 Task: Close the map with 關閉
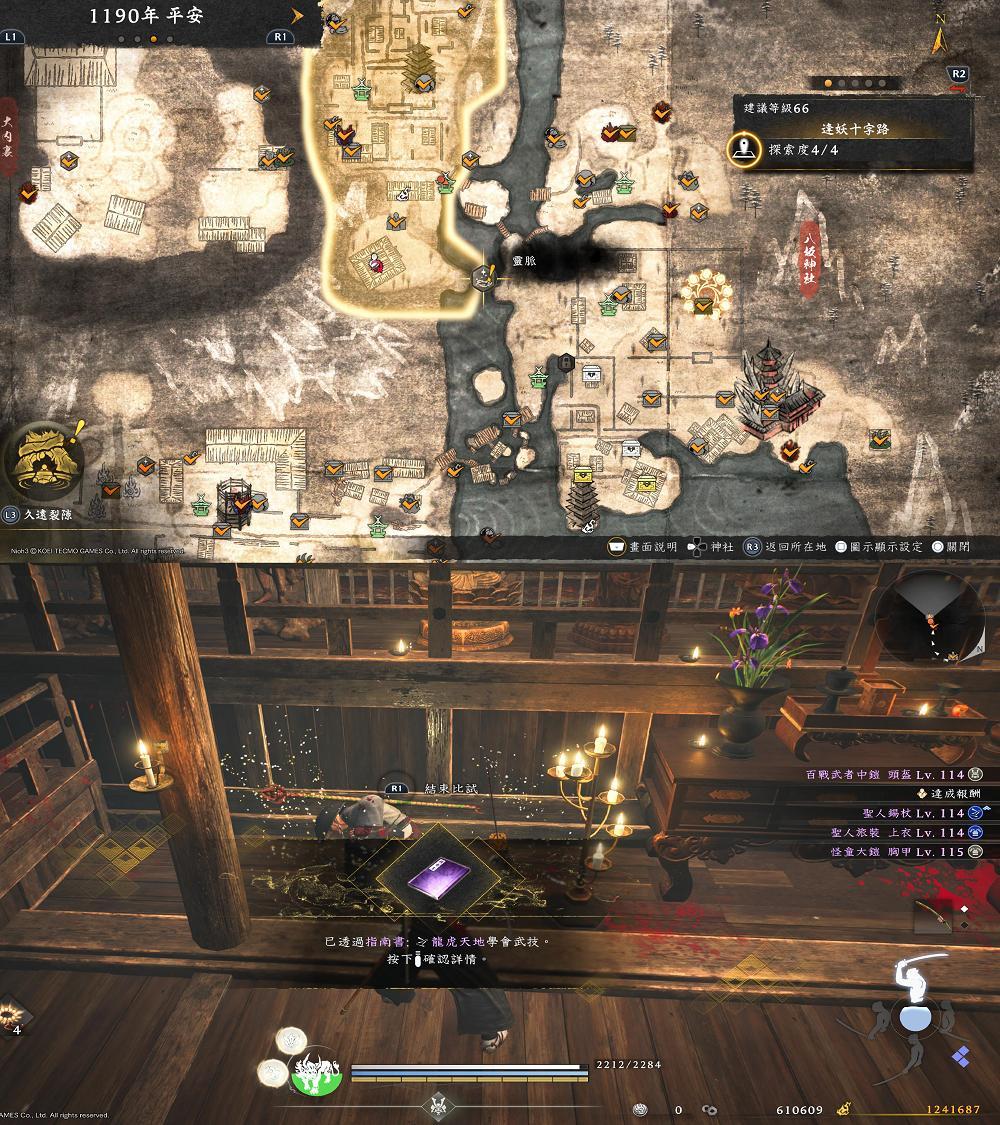[x=951, y=547]
